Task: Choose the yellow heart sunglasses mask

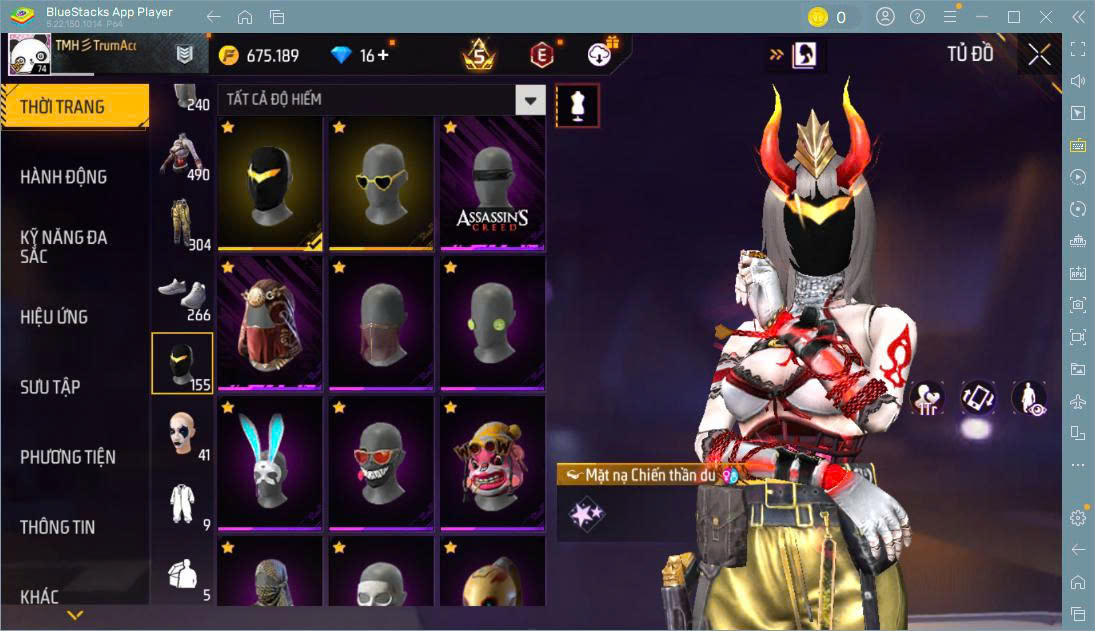Action: point(381,183)
